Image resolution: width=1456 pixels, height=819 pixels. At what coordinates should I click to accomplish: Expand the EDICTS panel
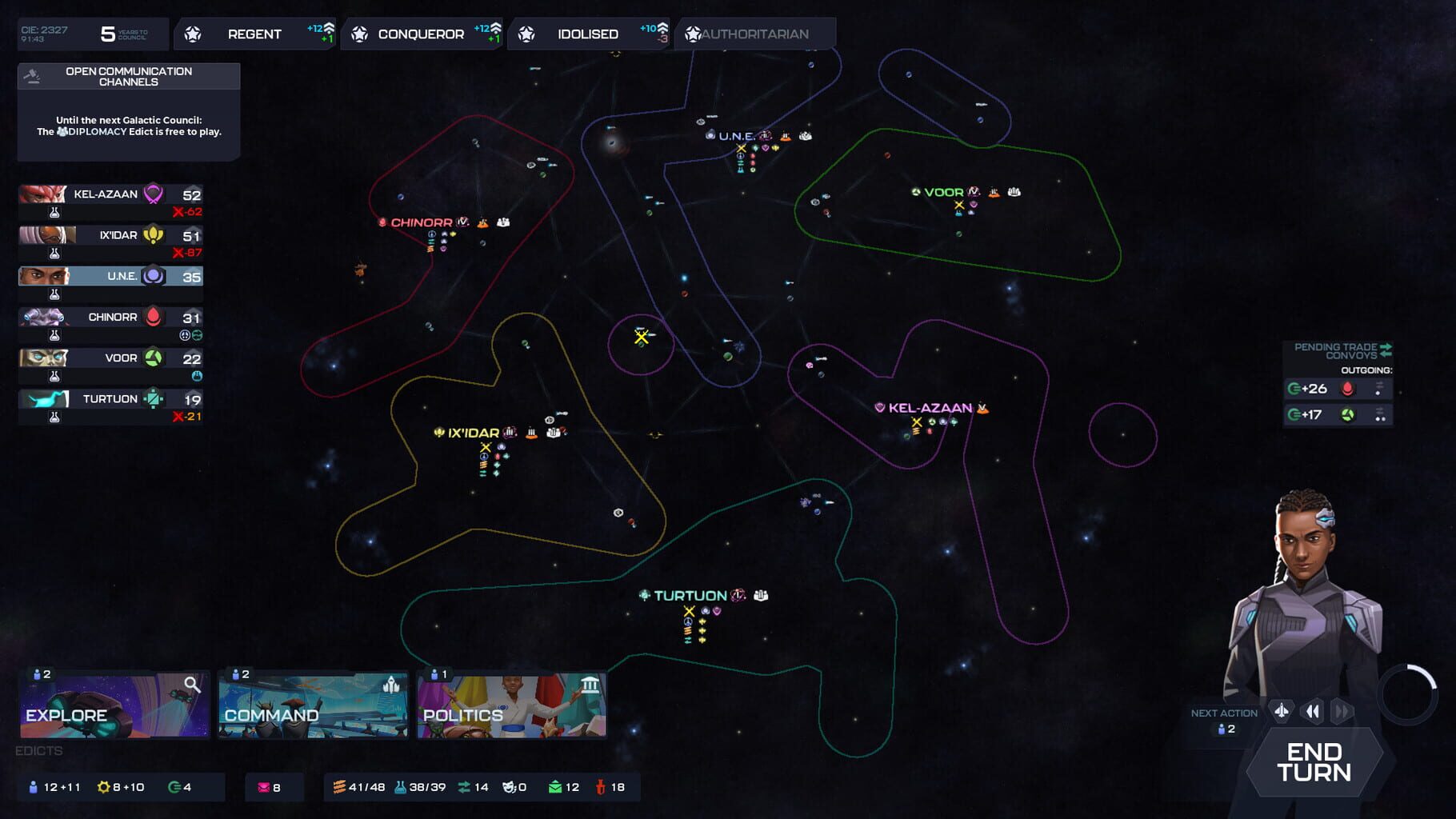click(x=38, y=751)
